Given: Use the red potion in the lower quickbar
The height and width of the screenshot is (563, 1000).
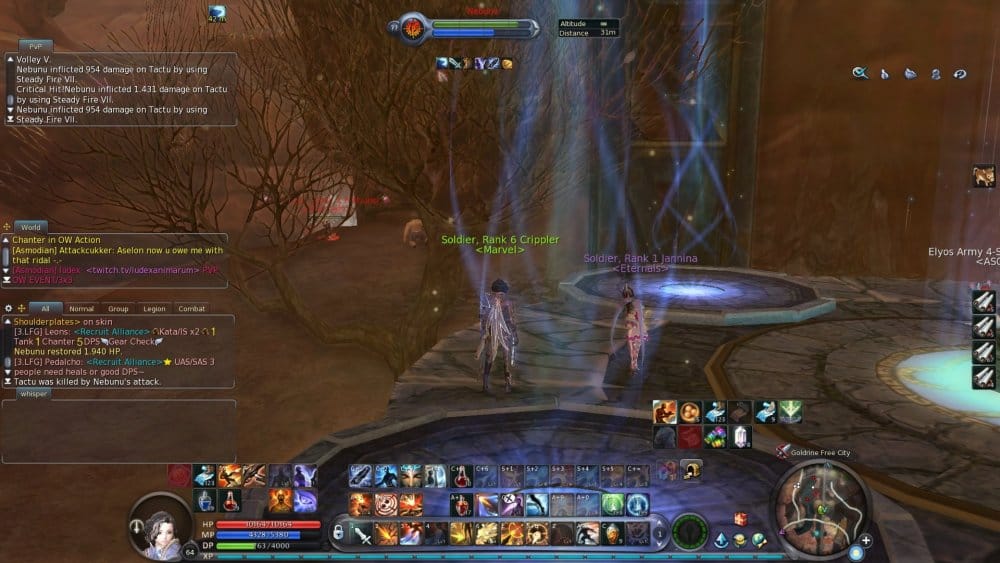Looking at the screenshot, I should point(231,499).
